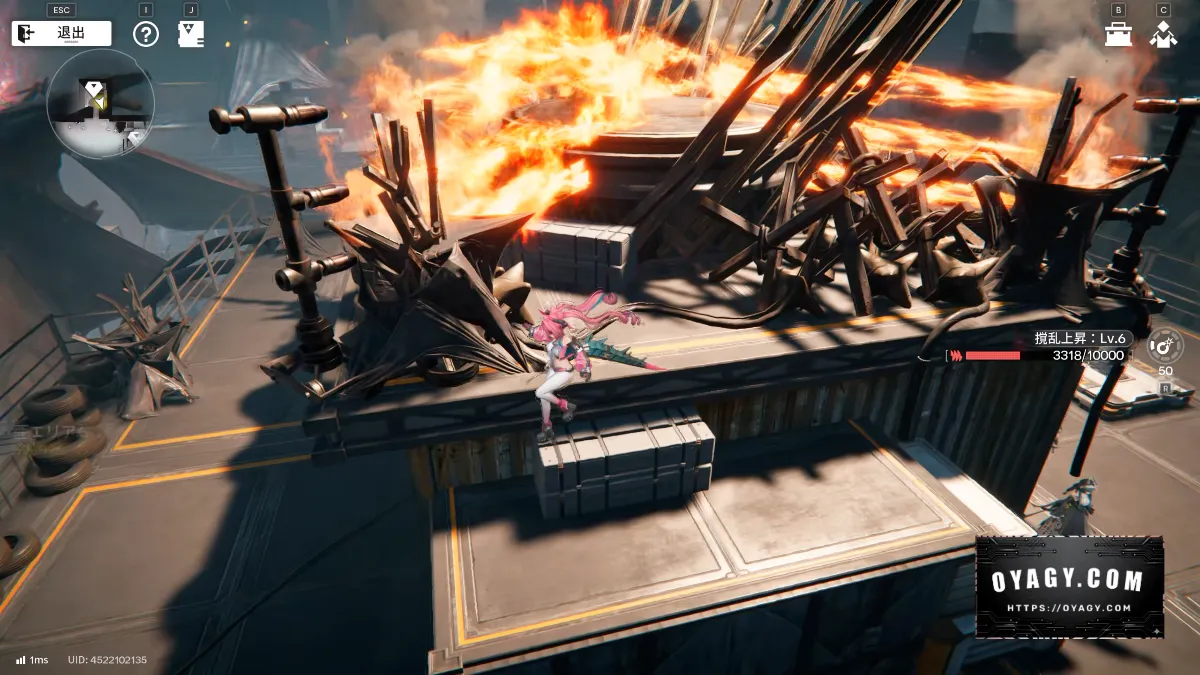Open the character team icon
Screen dimensions: 1200x675
tap(1163, 35)
